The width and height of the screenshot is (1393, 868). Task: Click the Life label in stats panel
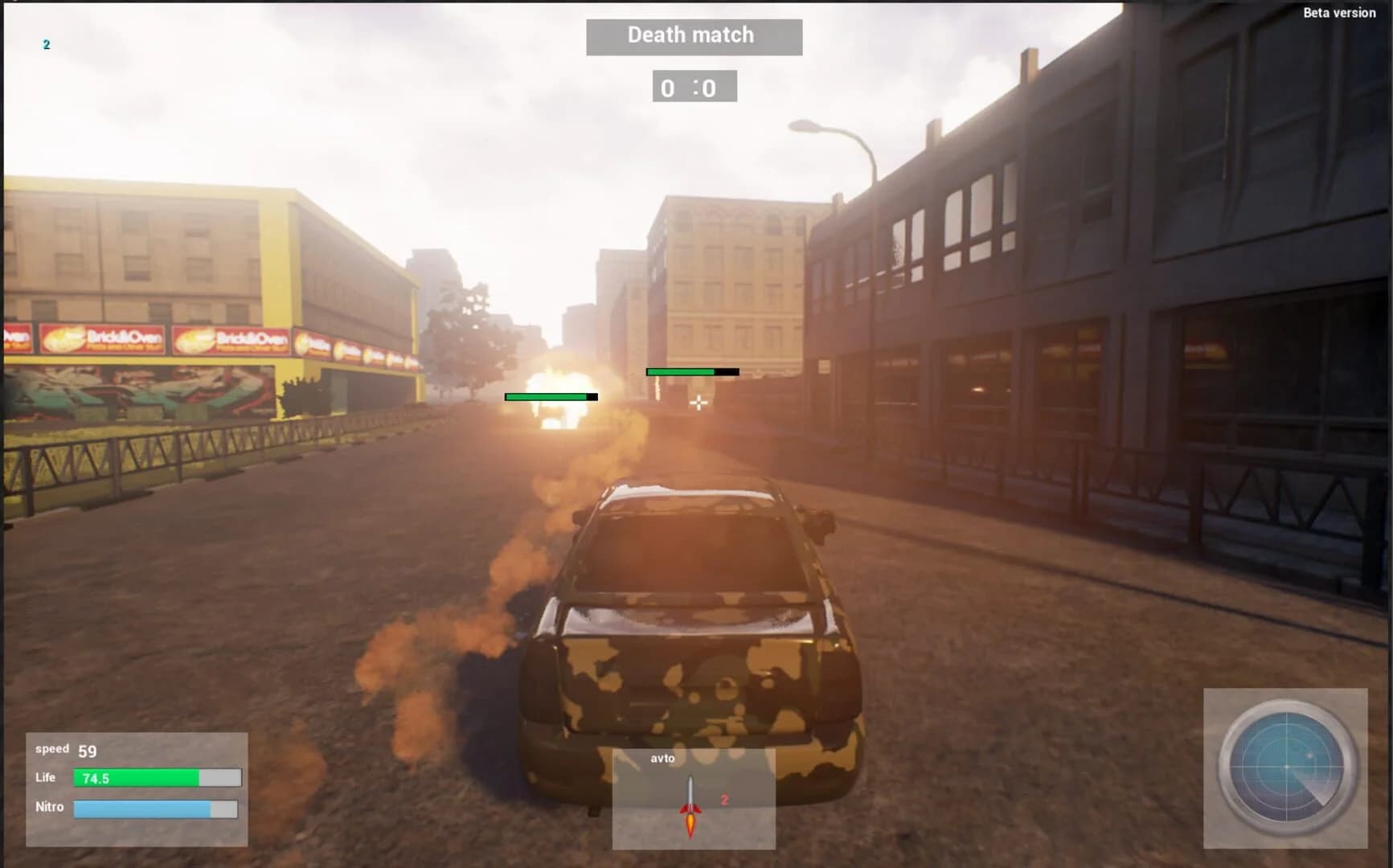click(x=44, y=778)
